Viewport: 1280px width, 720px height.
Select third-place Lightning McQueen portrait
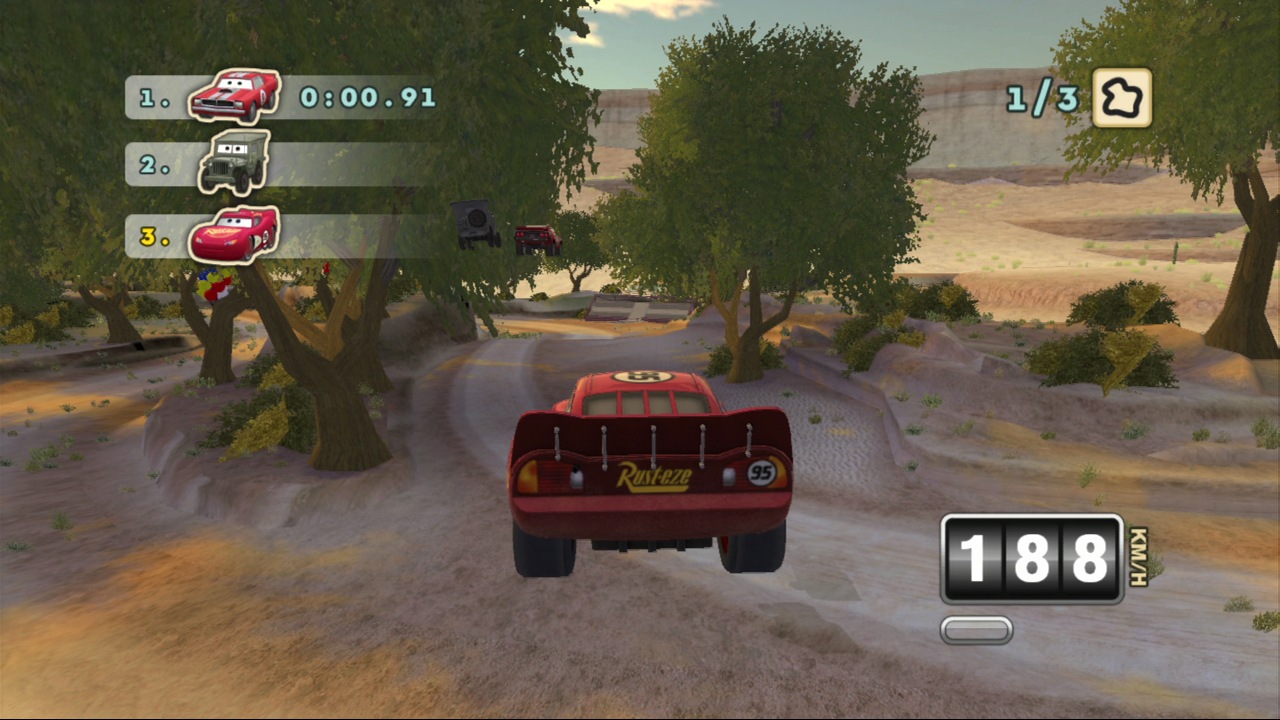(234, 234)
